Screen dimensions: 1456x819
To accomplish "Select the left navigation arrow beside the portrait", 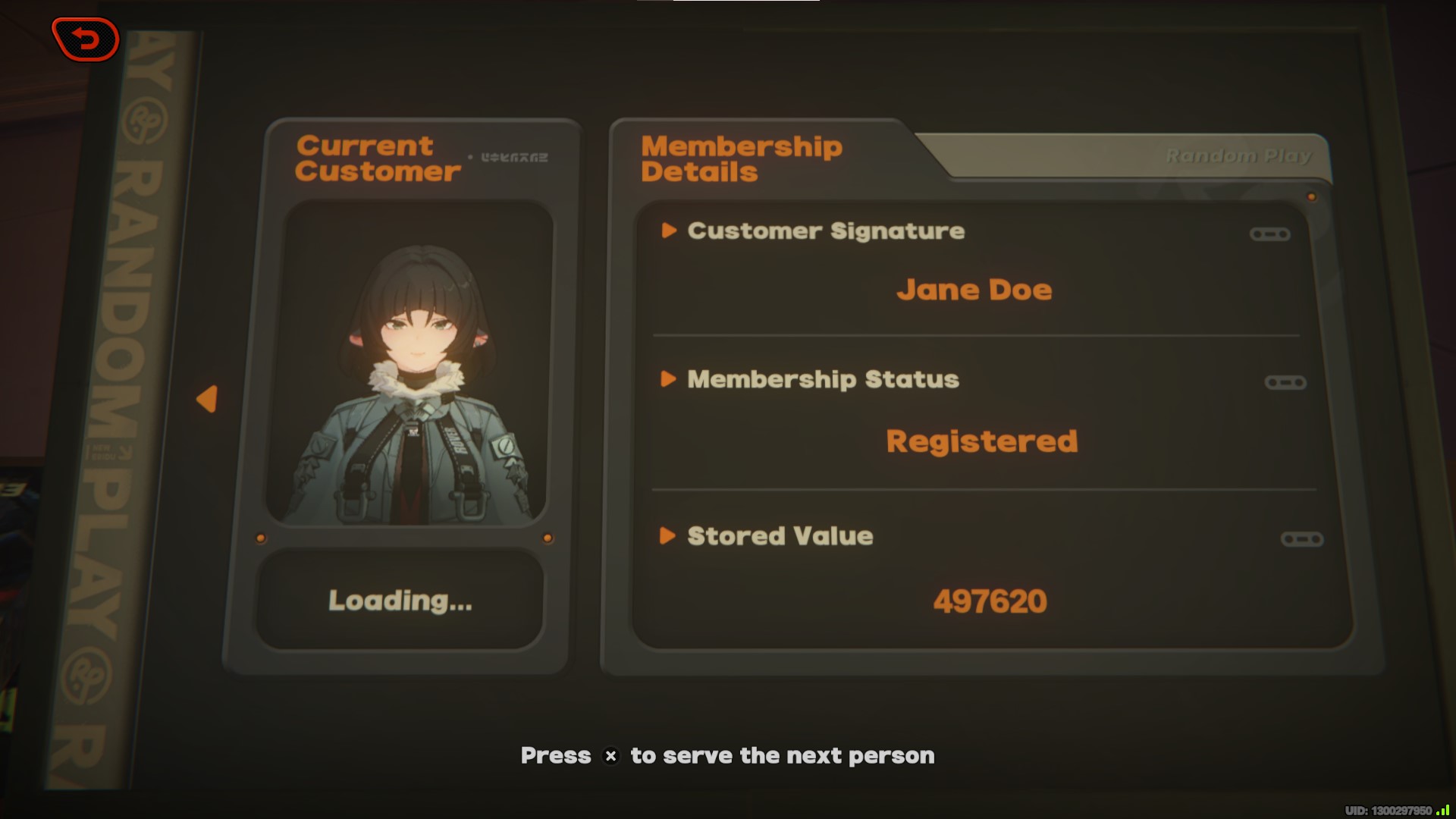I will (207, 397).
